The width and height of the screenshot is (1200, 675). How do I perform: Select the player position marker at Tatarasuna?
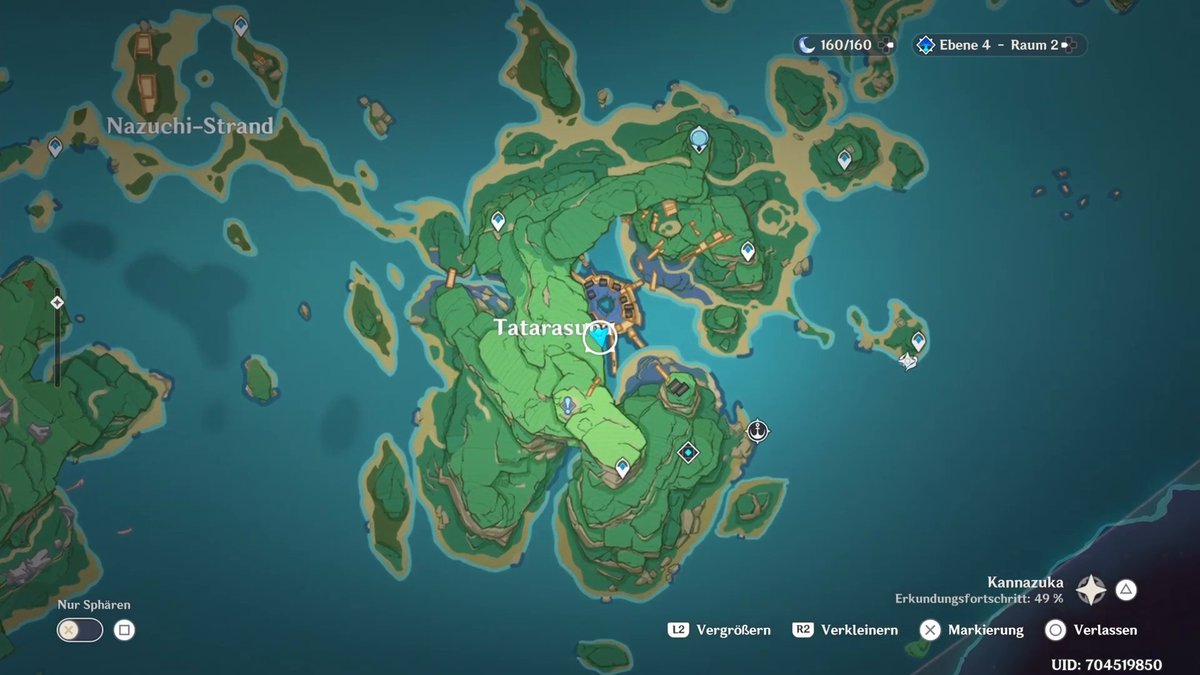pyautogui.click(x=600, y=340)
